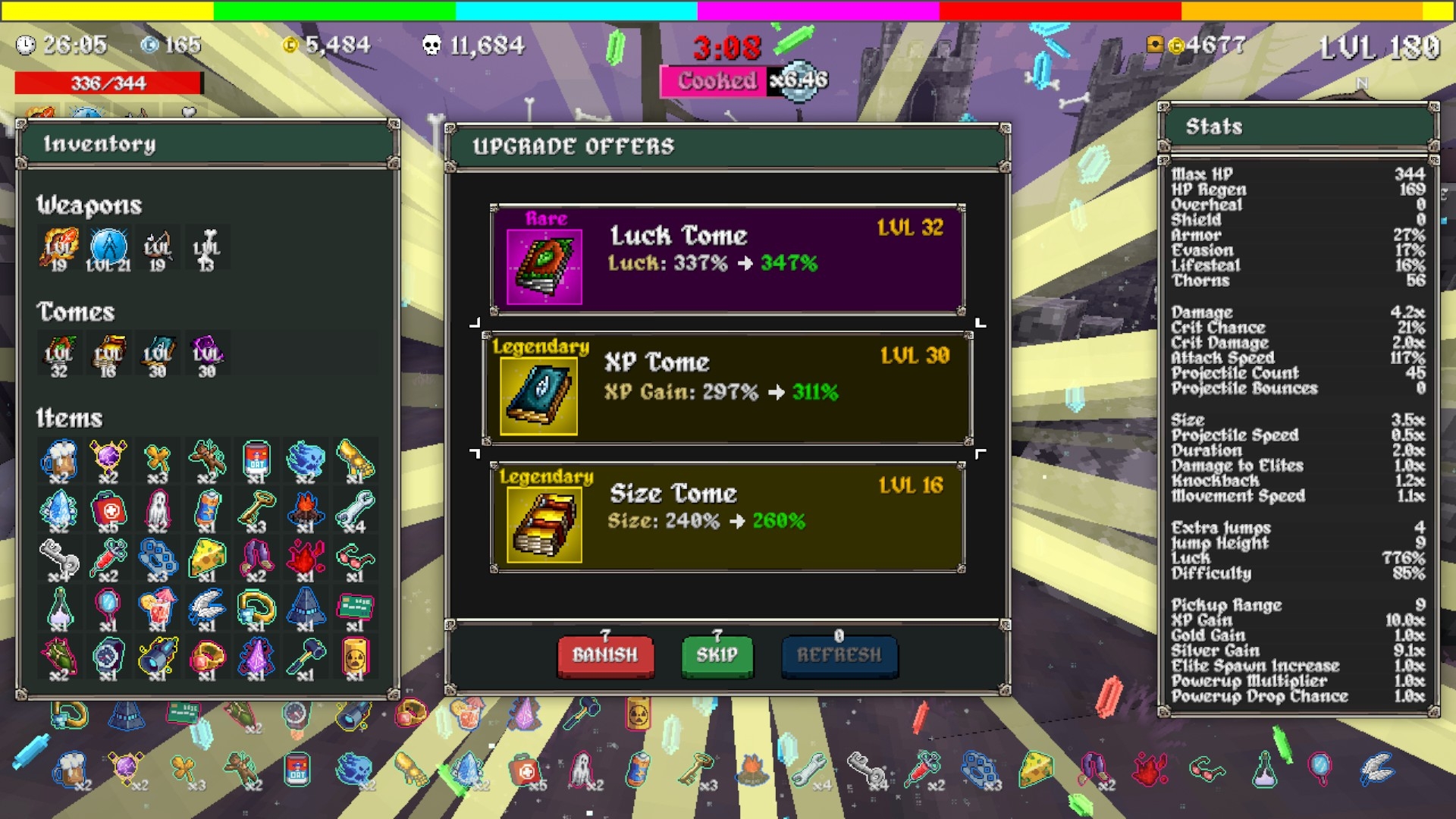
Task: Choose the Rare Luck Tome upgrade
Action: (727, 259)
